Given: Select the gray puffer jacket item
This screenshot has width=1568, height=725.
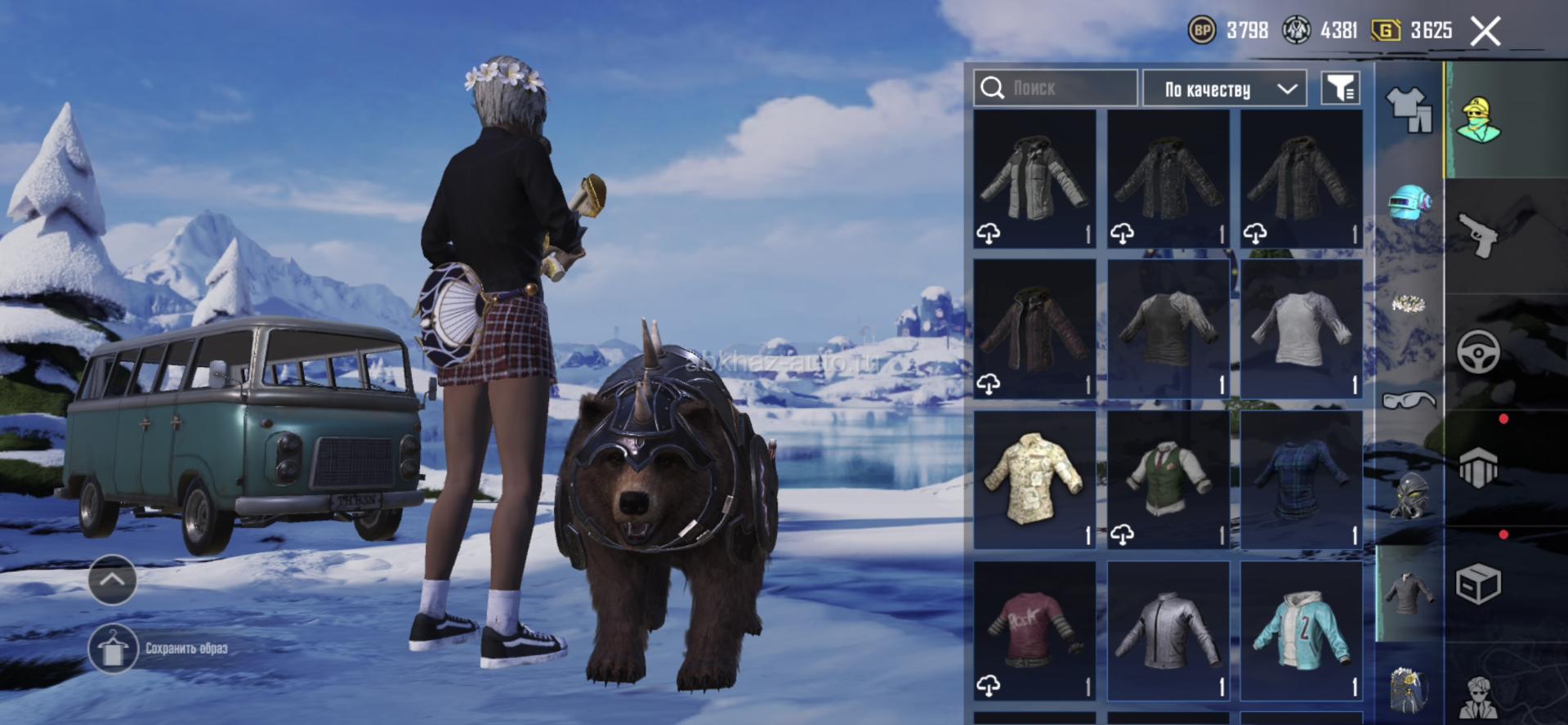Looking at the screenshot, I should [1034, 179].
